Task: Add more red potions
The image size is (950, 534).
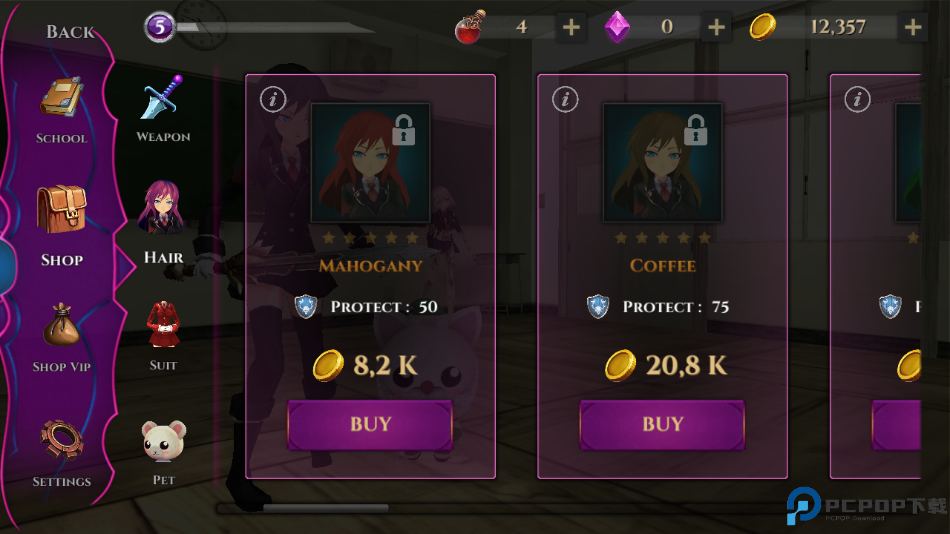Action: point(571,27)
